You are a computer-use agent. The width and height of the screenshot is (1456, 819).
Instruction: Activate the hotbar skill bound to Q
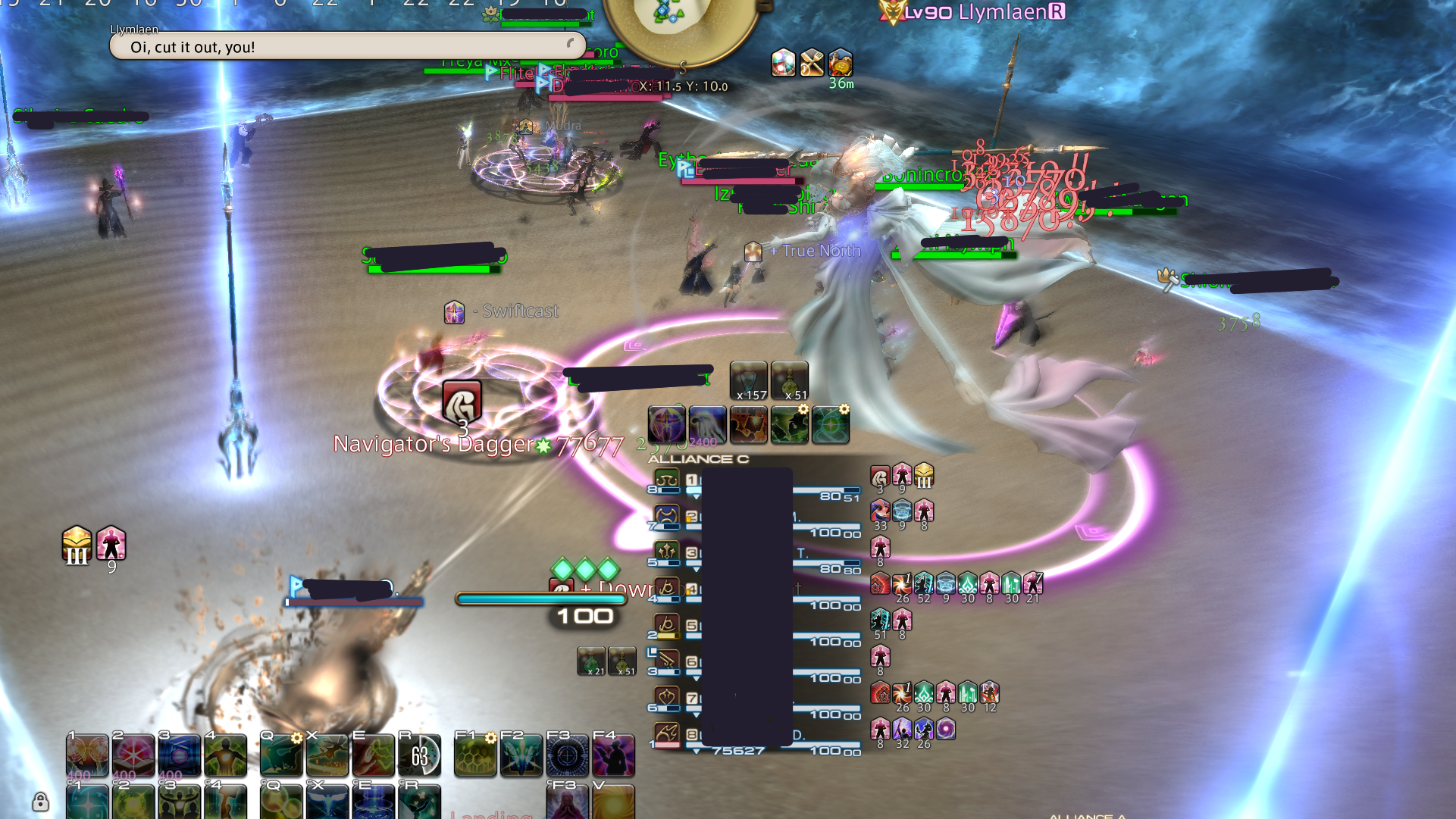coord(280,754)
